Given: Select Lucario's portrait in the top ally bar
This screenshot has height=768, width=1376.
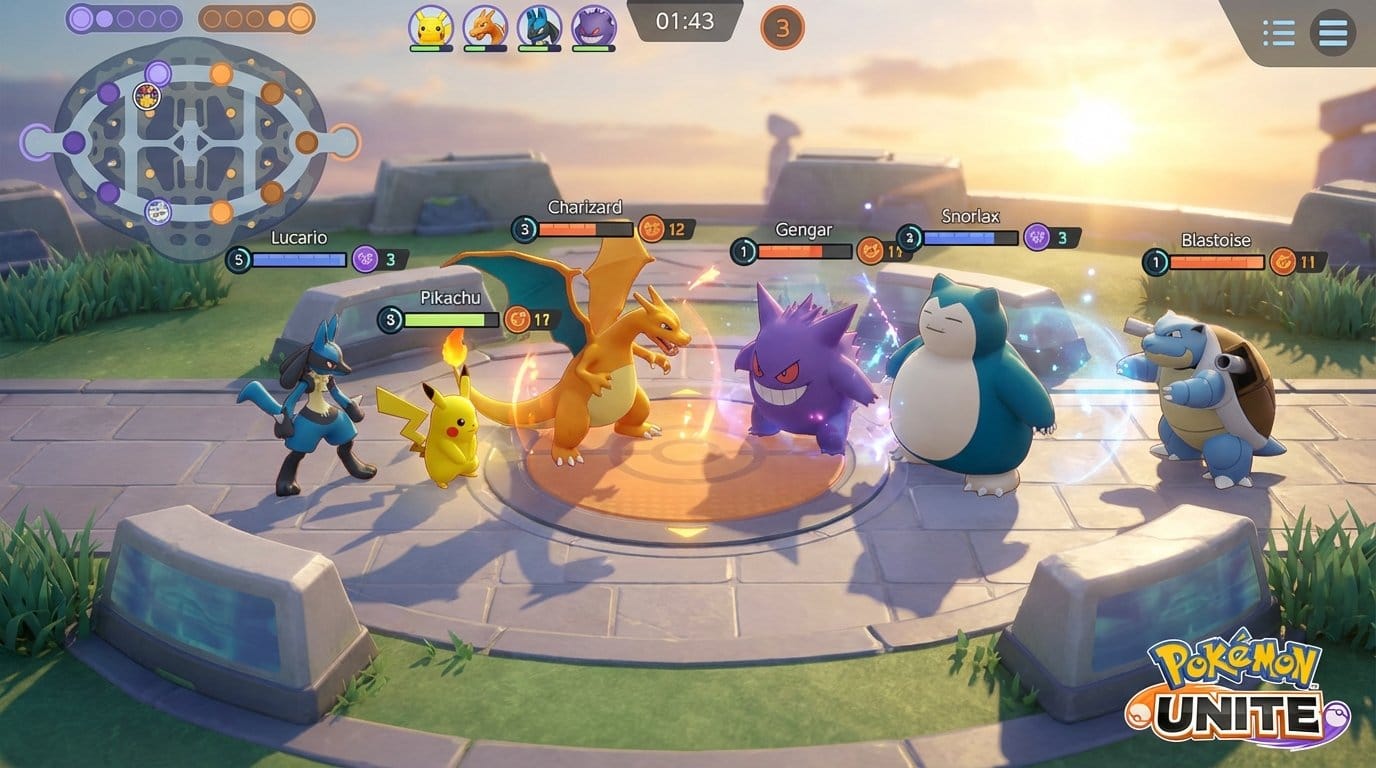Looking at the screenshot, I should pos(538,25).
